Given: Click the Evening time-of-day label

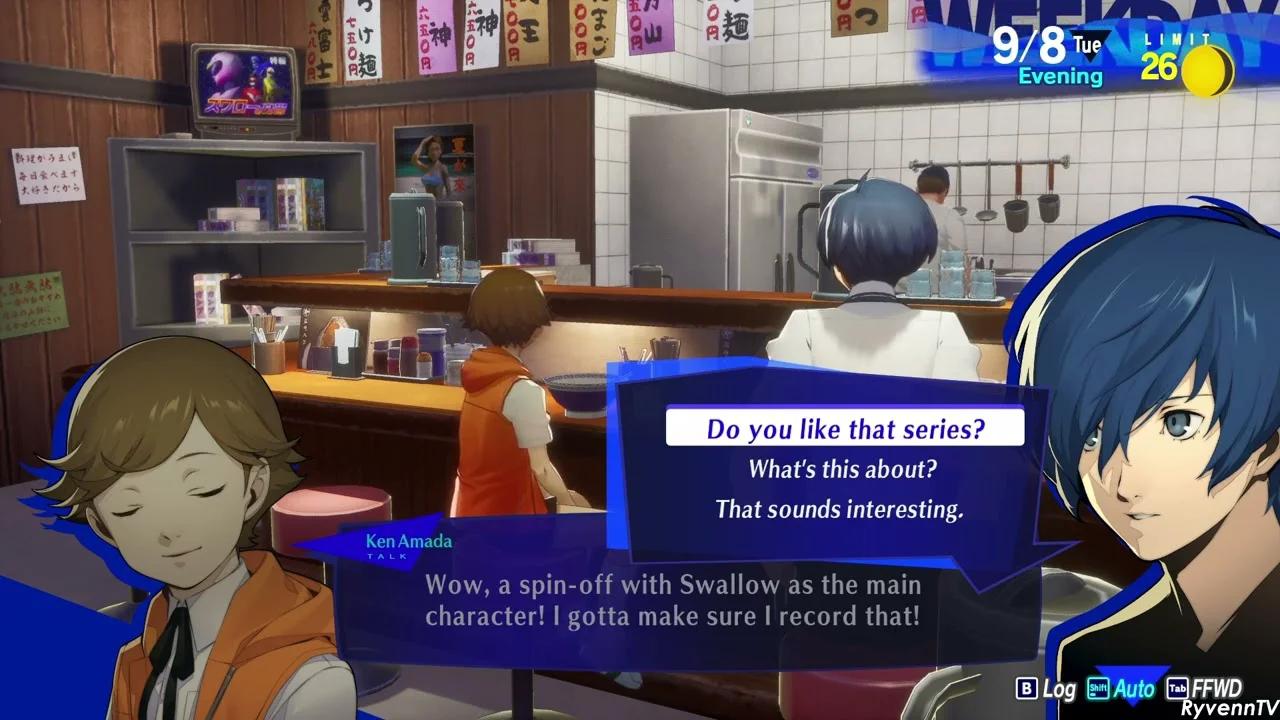Looking at the screenshot, I should [x=1058, y=76].
